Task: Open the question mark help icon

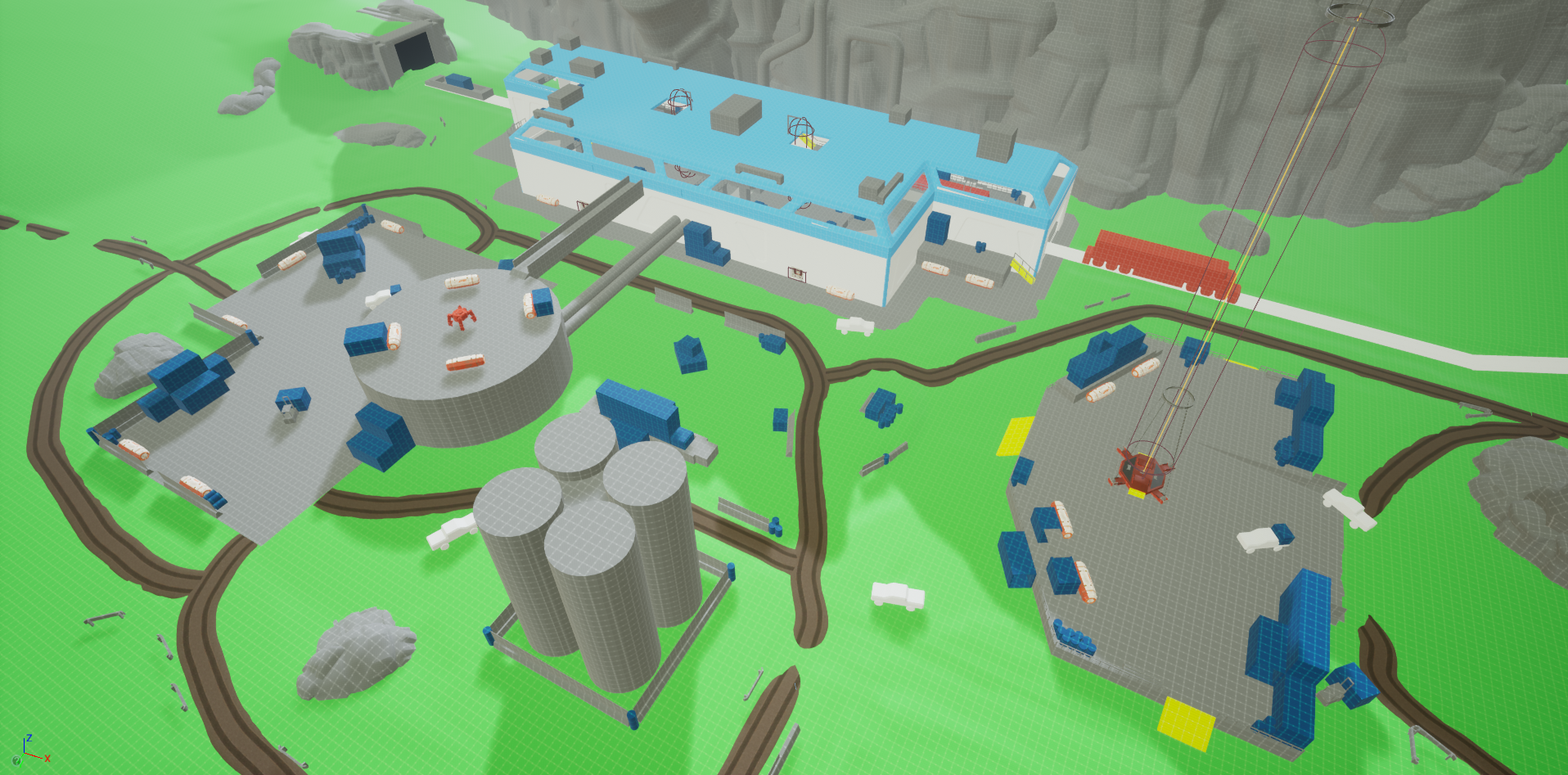Action: click(16, 760)
